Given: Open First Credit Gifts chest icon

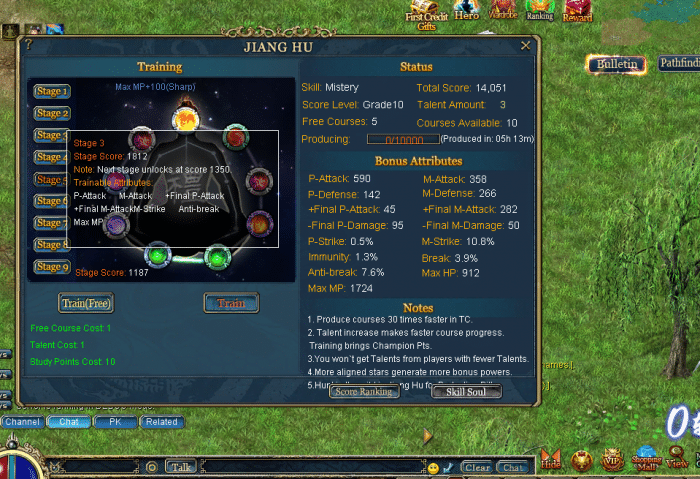Looking at the screenshot, I should pyautogui.click(x=427, y=14).
